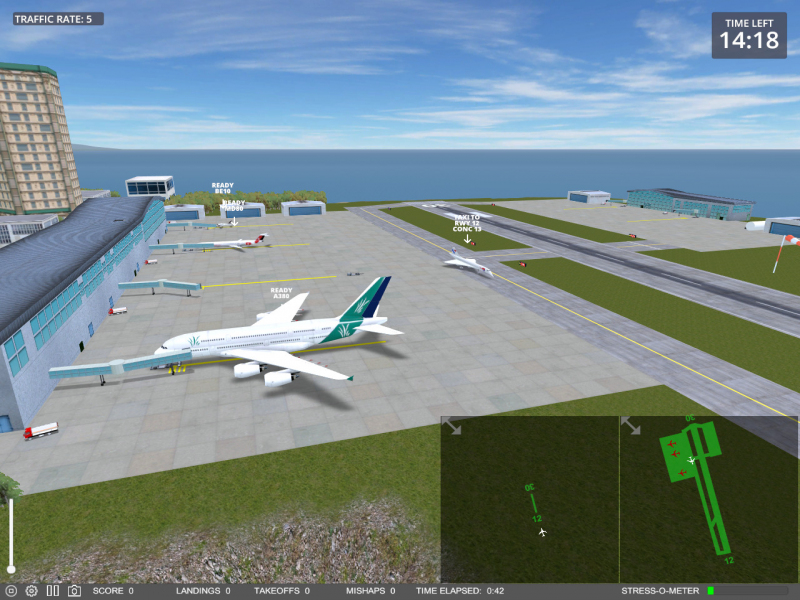Pause the game
The height and width of the screenshot is (600, 800).
coord(52,591)
